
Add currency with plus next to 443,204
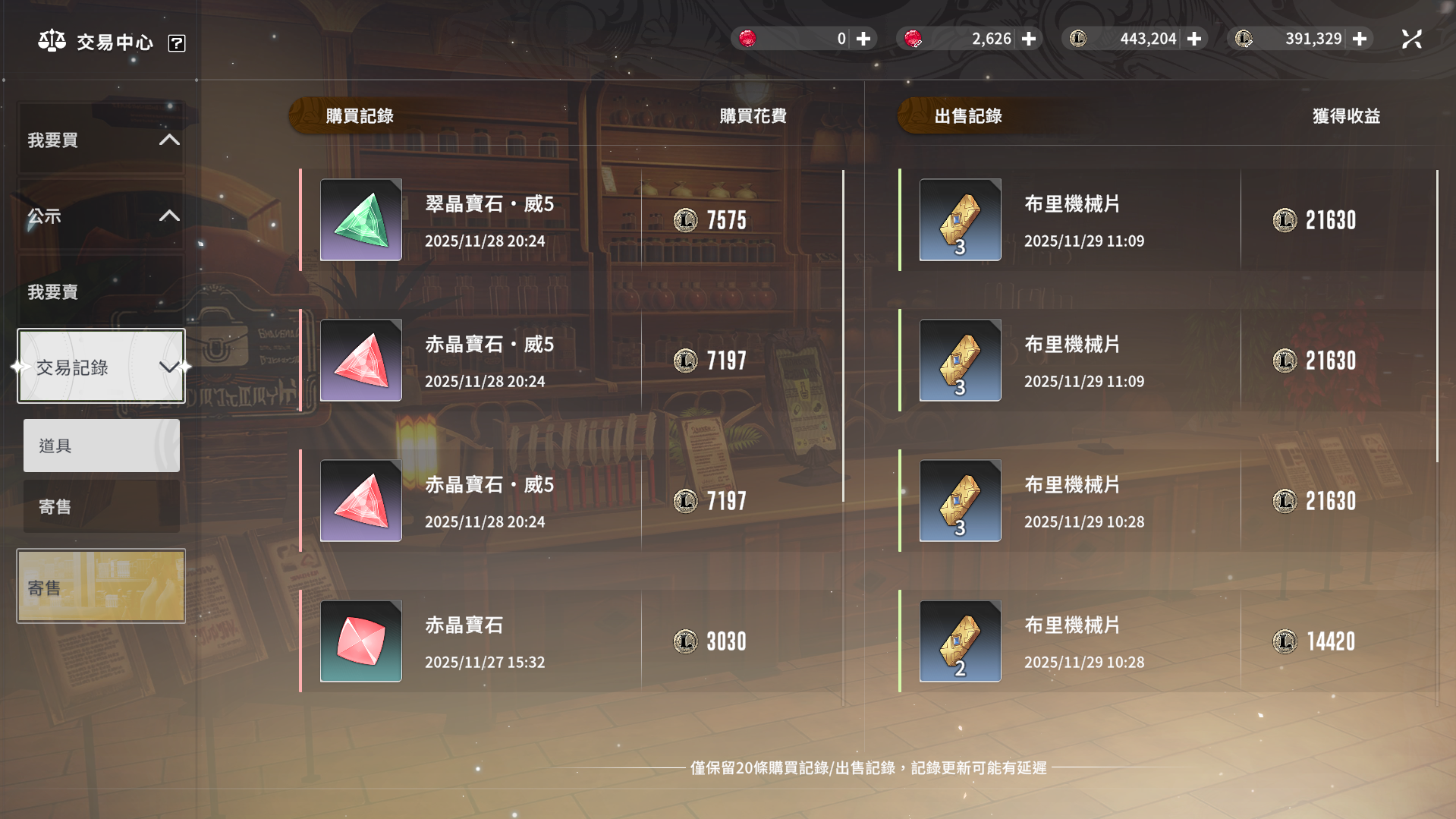pos(1194,39)
